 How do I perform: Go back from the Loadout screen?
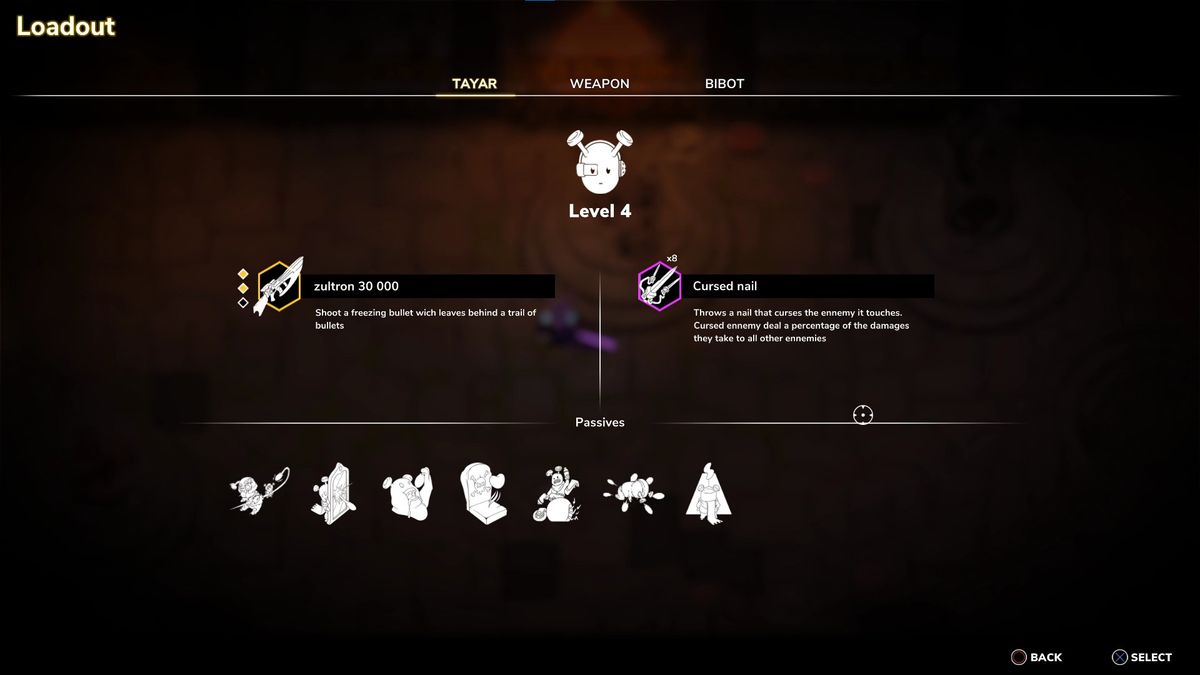click(x=1037, y=657)
